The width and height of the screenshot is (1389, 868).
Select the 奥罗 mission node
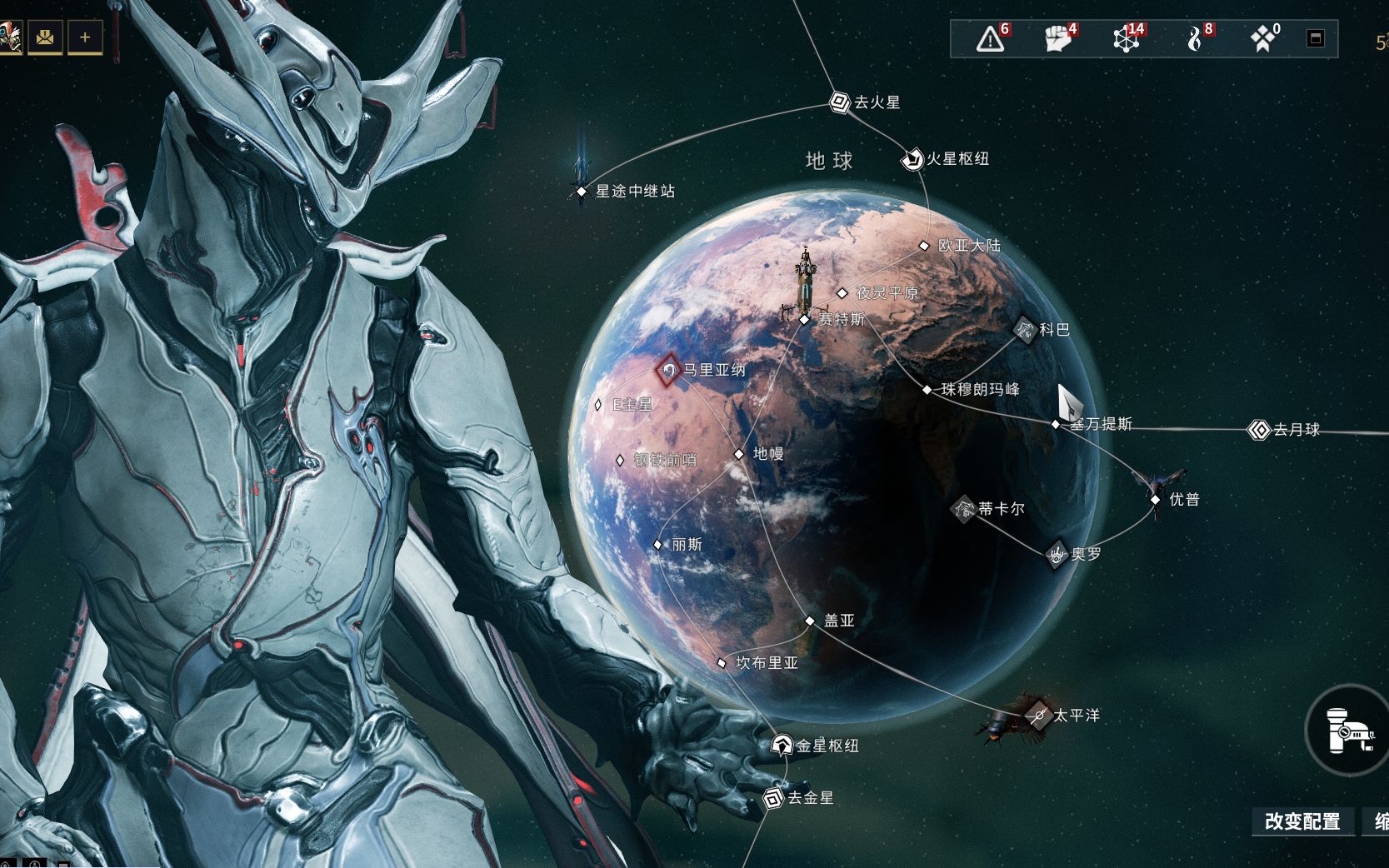1057,554
